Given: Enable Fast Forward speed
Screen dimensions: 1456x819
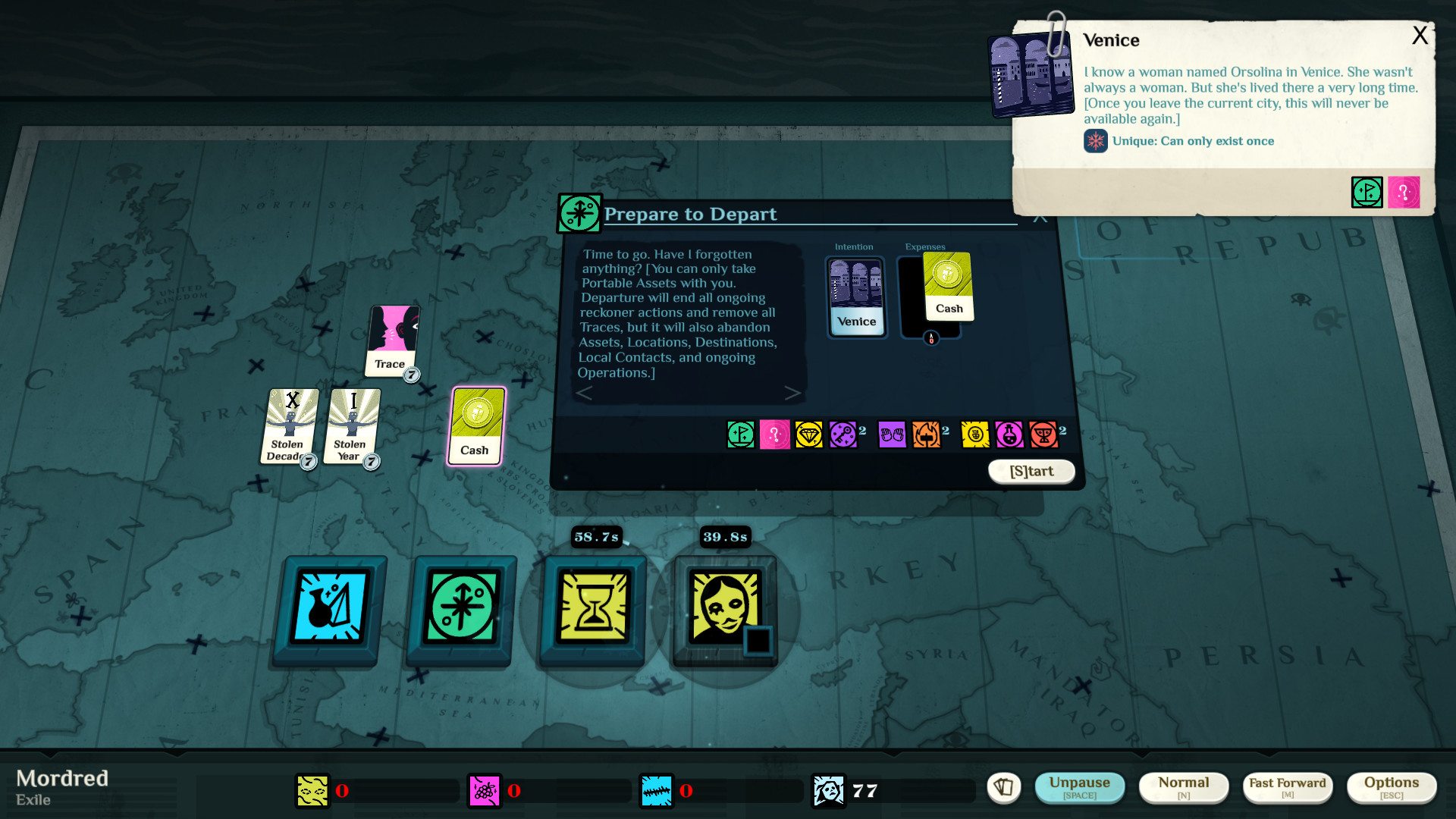Looking at the screenshot, I should tap(1287, 787).
